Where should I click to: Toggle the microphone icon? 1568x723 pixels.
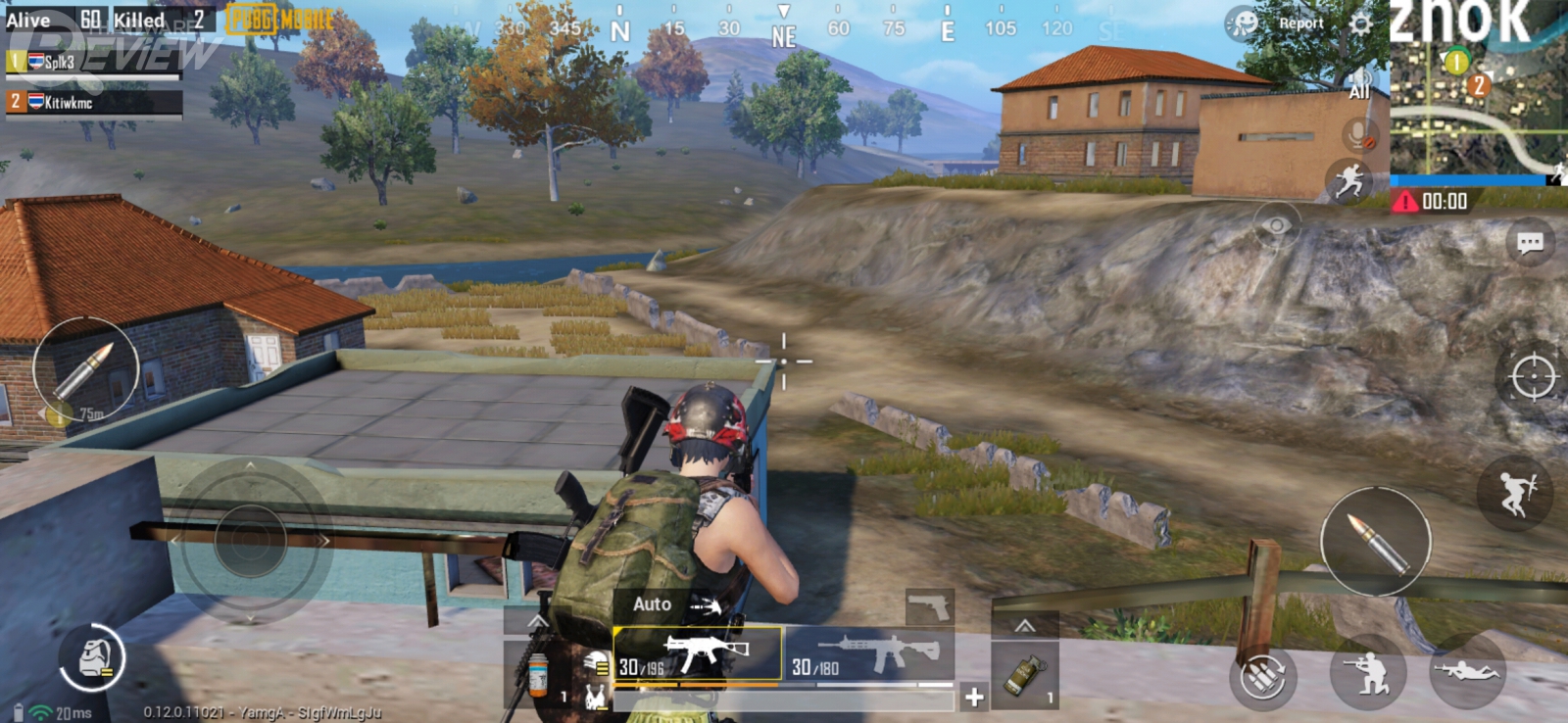click(x=1358, y=134)
